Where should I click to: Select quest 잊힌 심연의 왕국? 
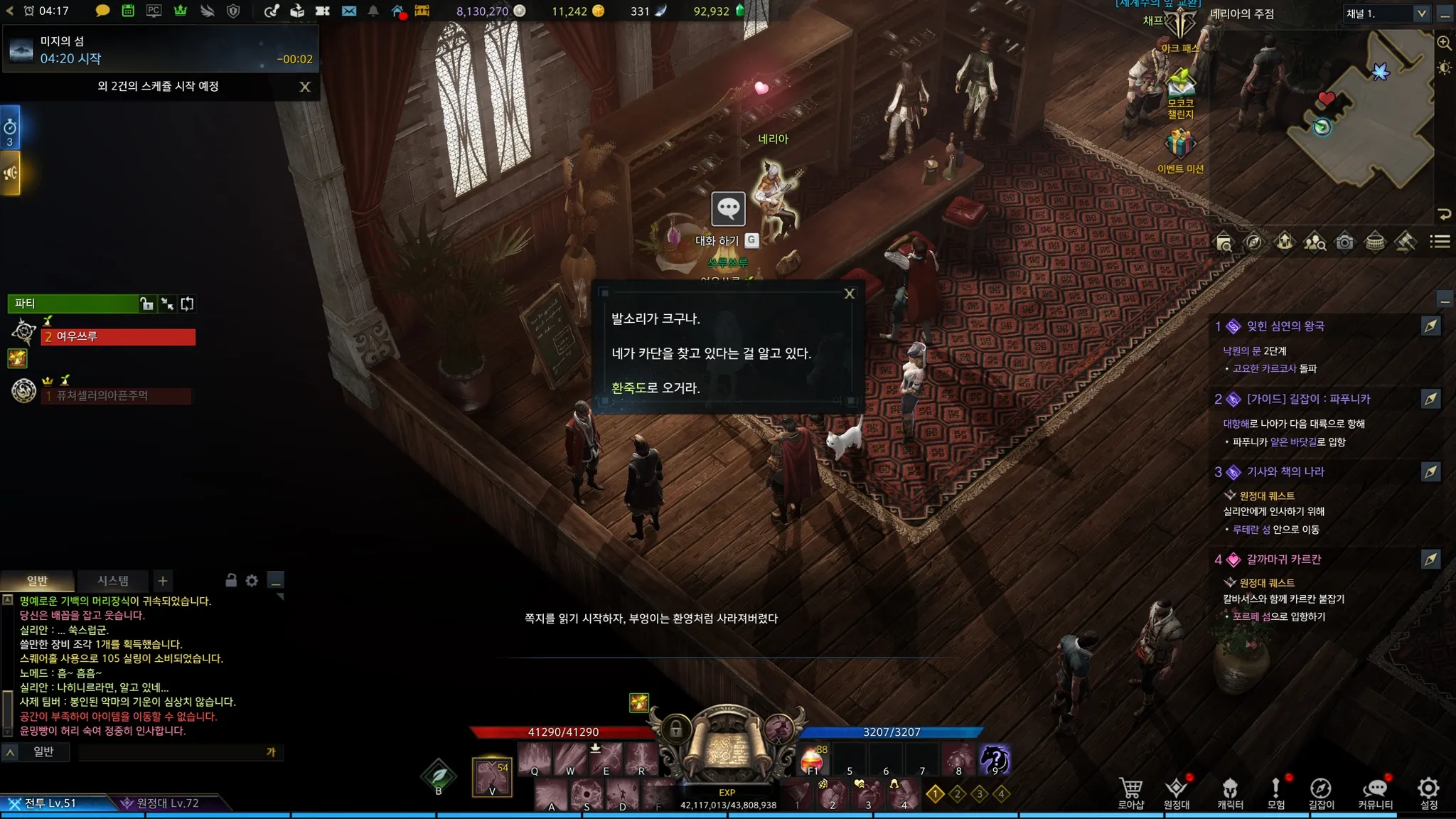1285,326
